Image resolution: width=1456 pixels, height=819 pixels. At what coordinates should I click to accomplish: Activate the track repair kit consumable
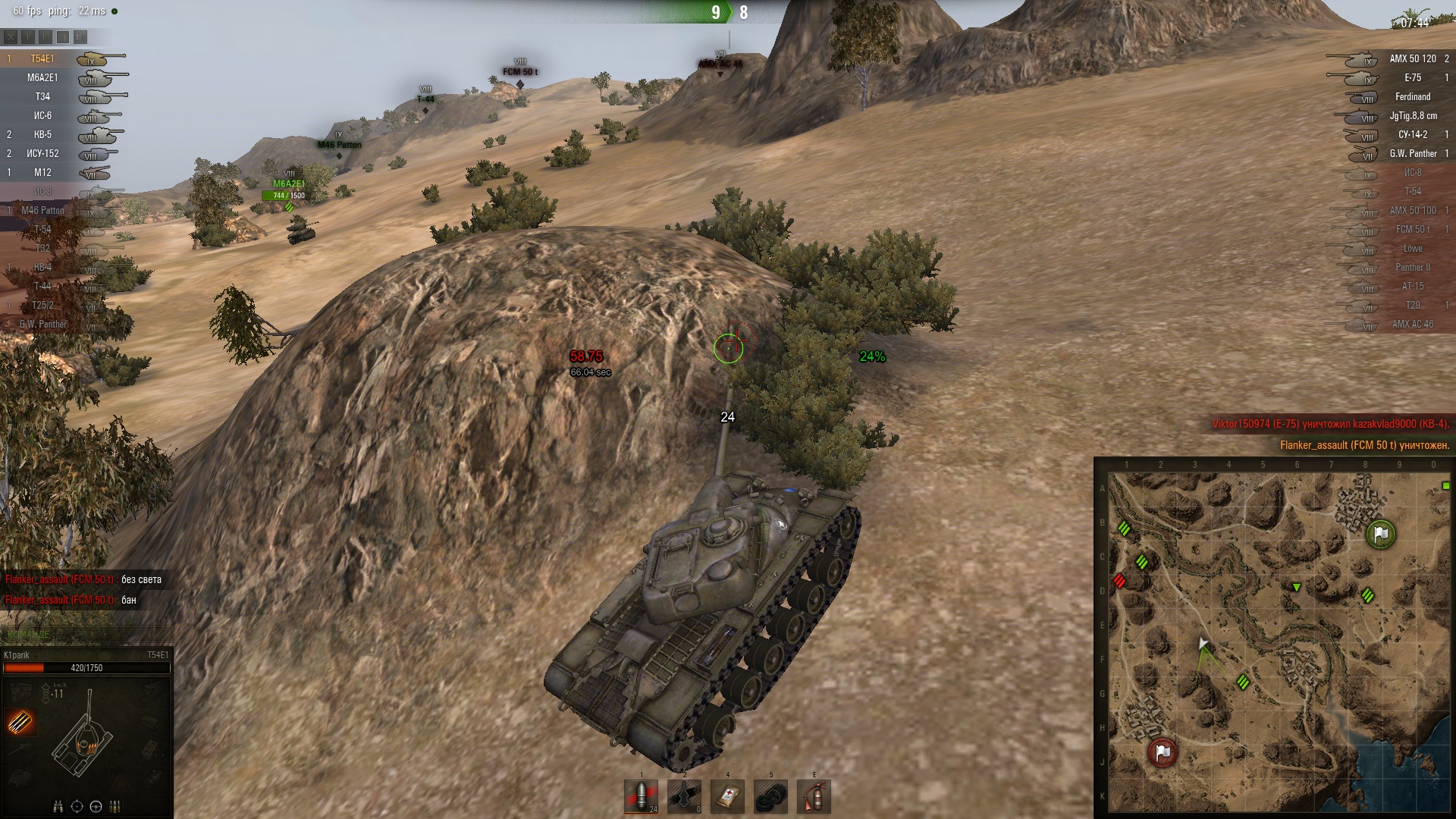point(770,796)
